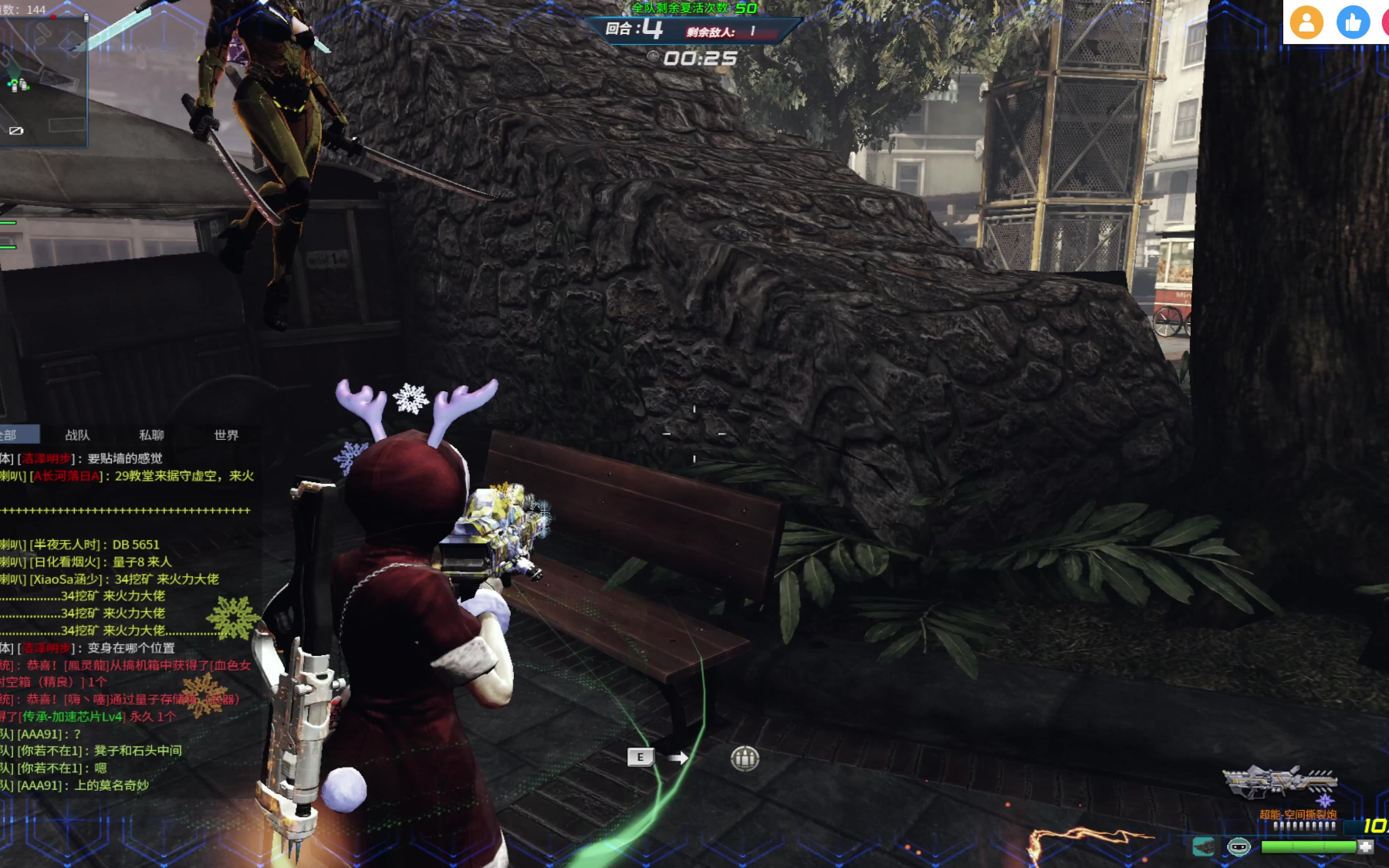Select the 世界 world chat tab
1389x868 pixels.
click(x=226, y=435)
